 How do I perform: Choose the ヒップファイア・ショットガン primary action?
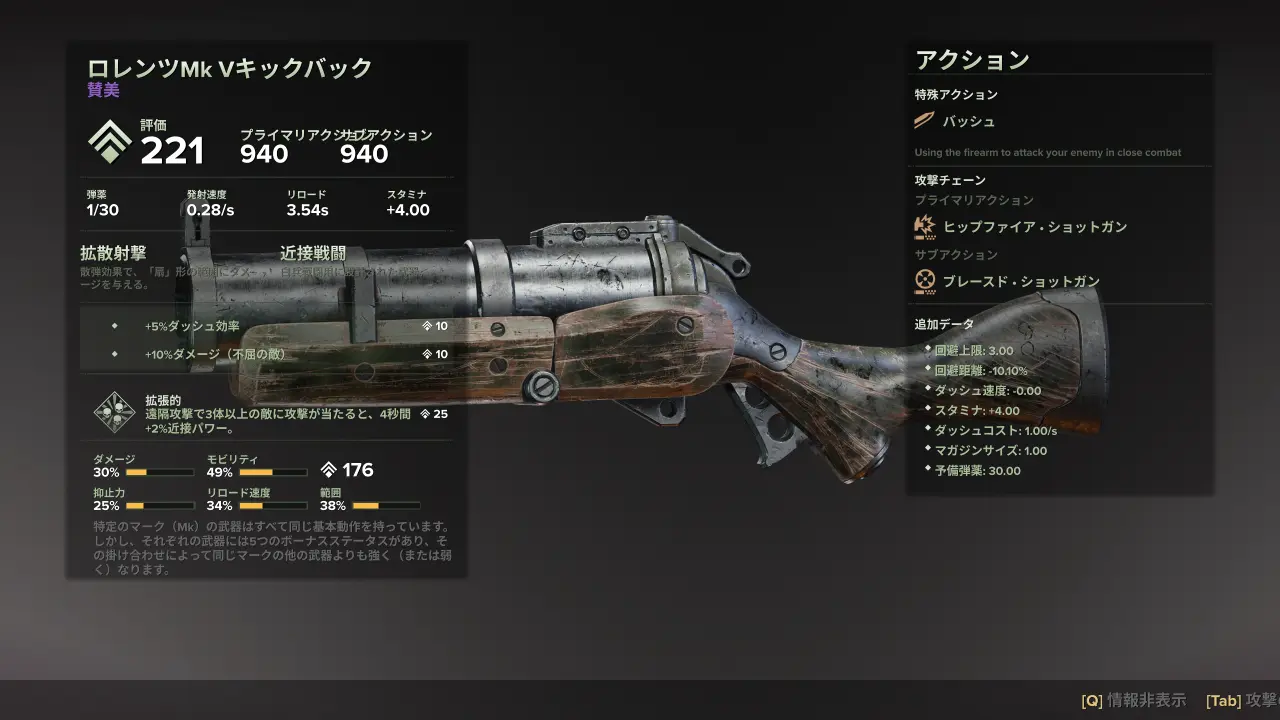point(1034,227)
